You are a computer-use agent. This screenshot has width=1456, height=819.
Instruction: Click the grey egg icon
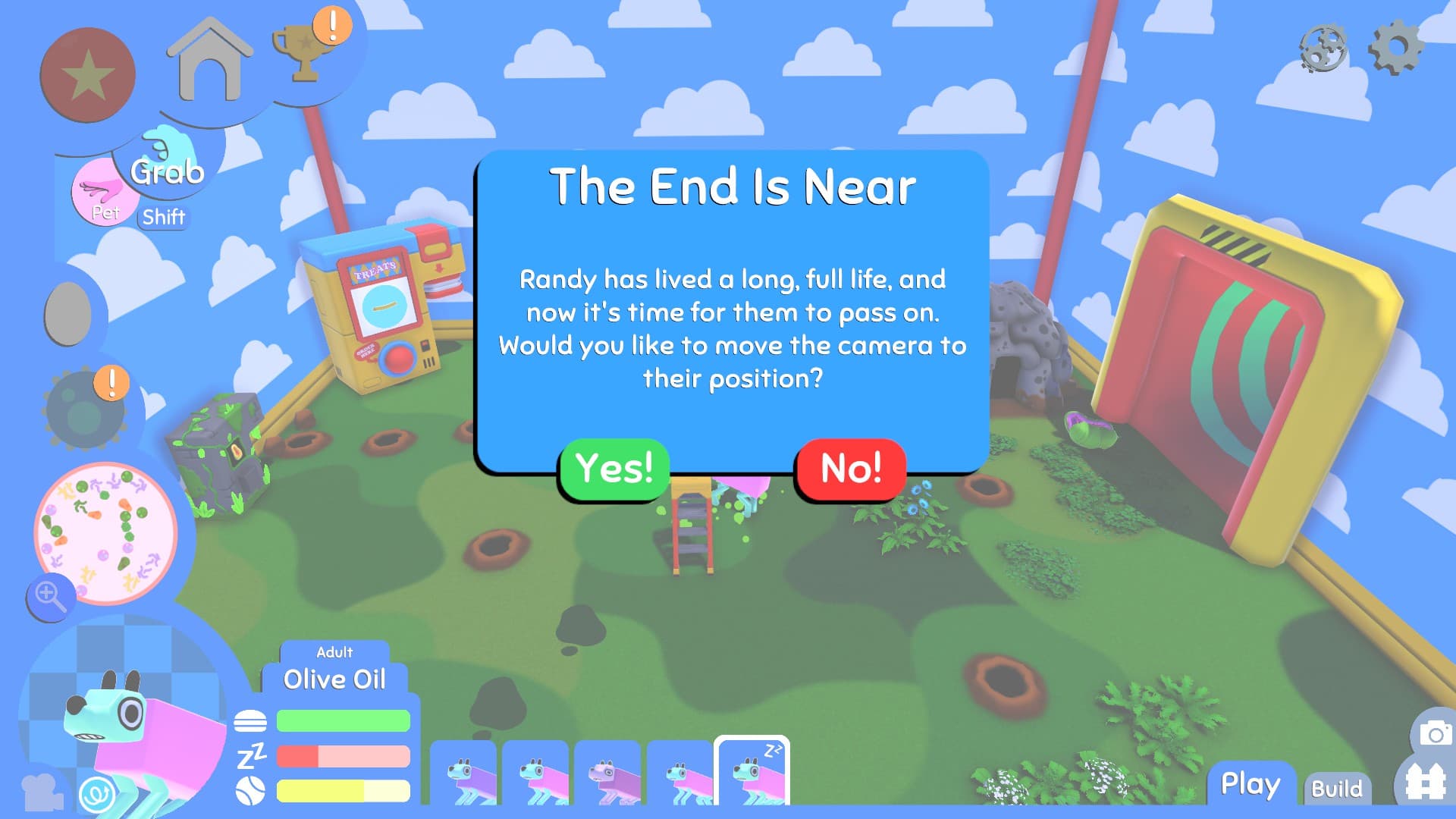point(68,312)
